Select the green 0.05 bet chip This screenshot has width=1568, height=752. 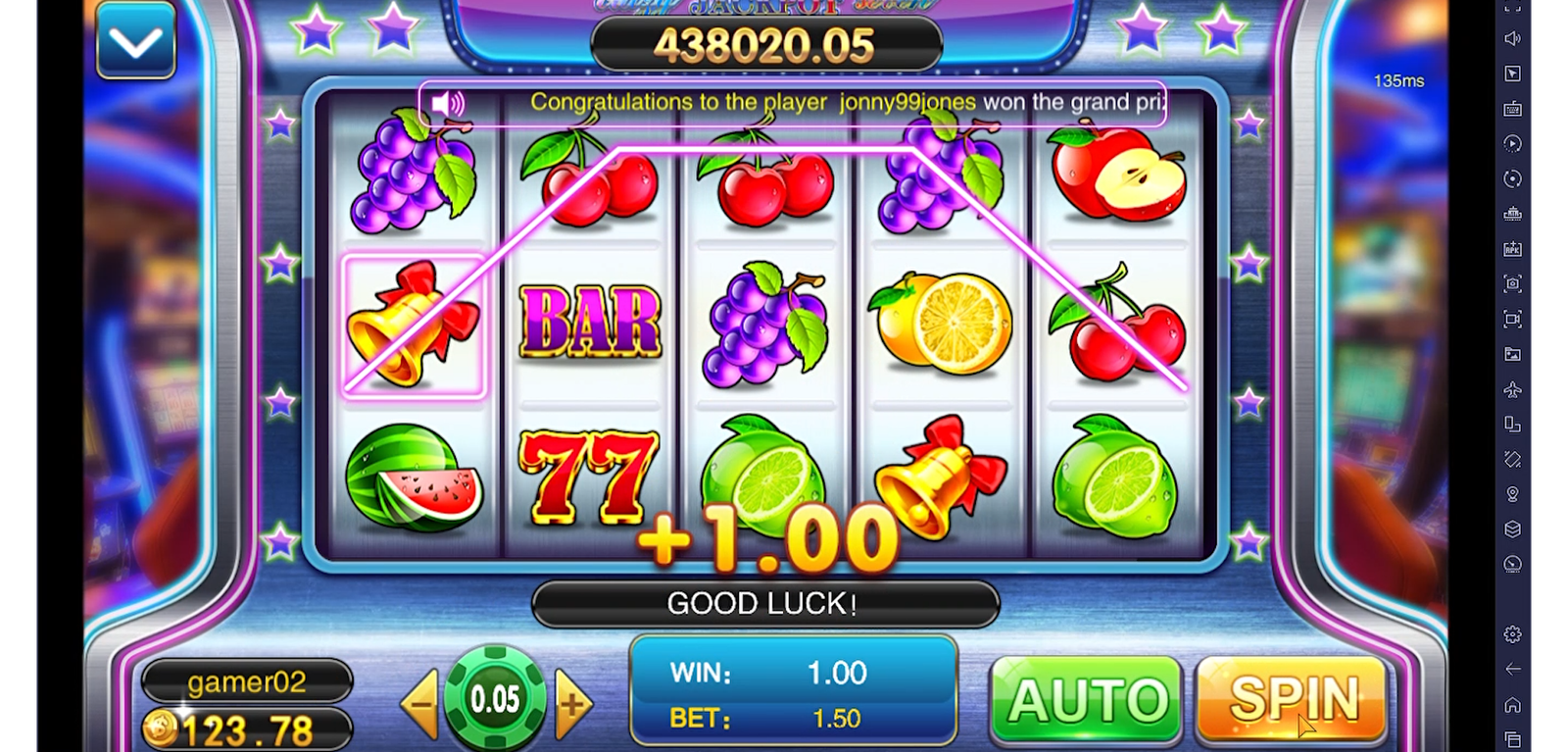pos(495,698)
